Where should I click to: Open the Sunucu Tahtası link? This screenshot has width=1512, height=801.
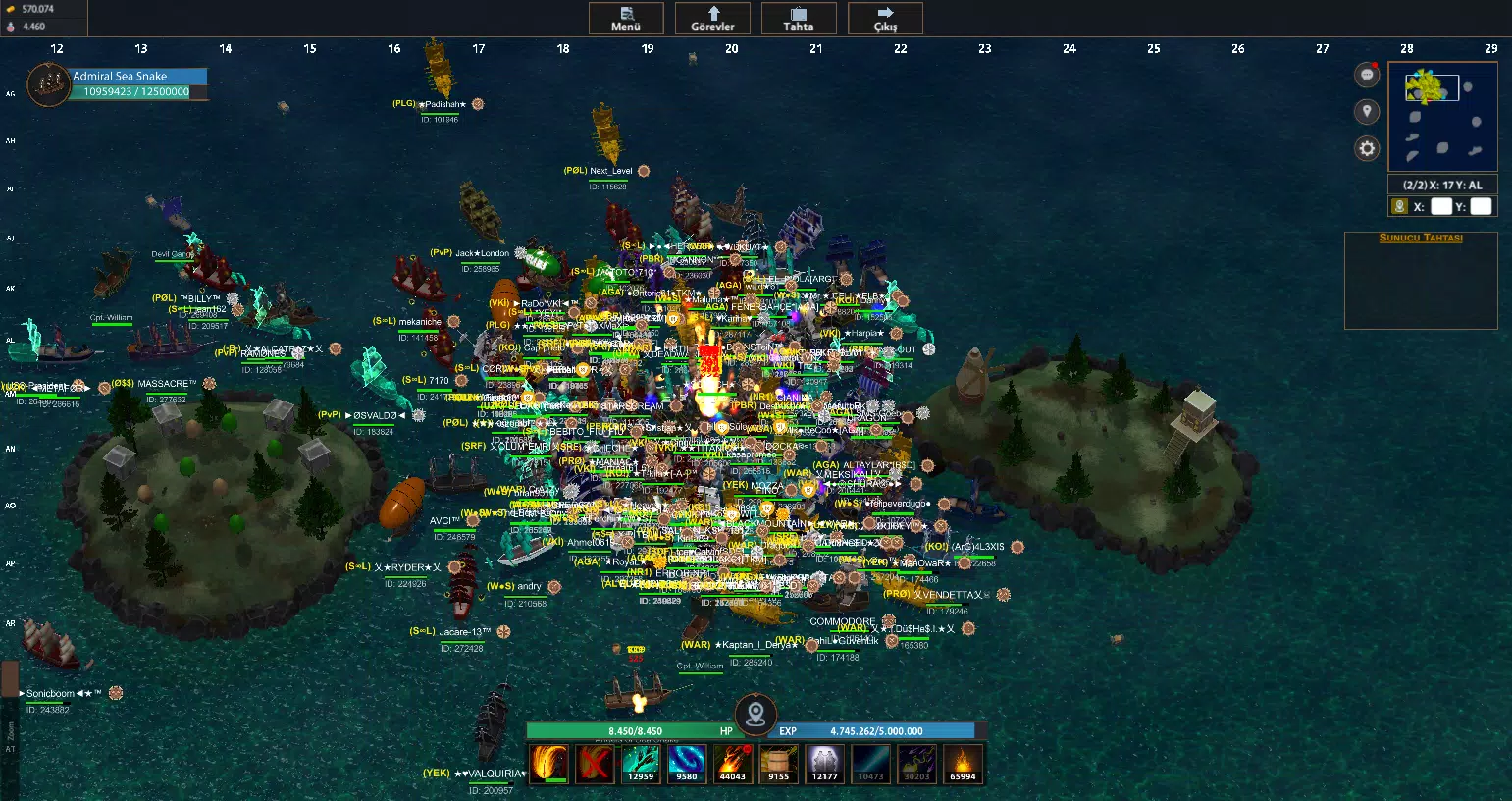point(1419,237)
